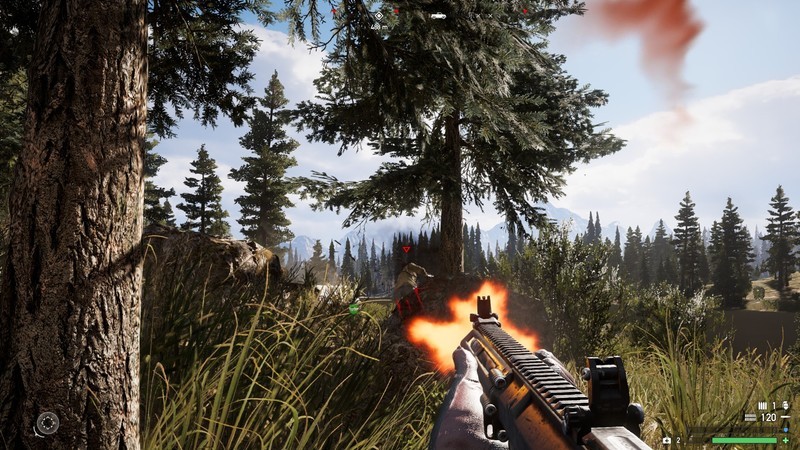Select the diamond objective marker on the compass
Viewport: 800px width, 450px height.
[x=379, y=15]
